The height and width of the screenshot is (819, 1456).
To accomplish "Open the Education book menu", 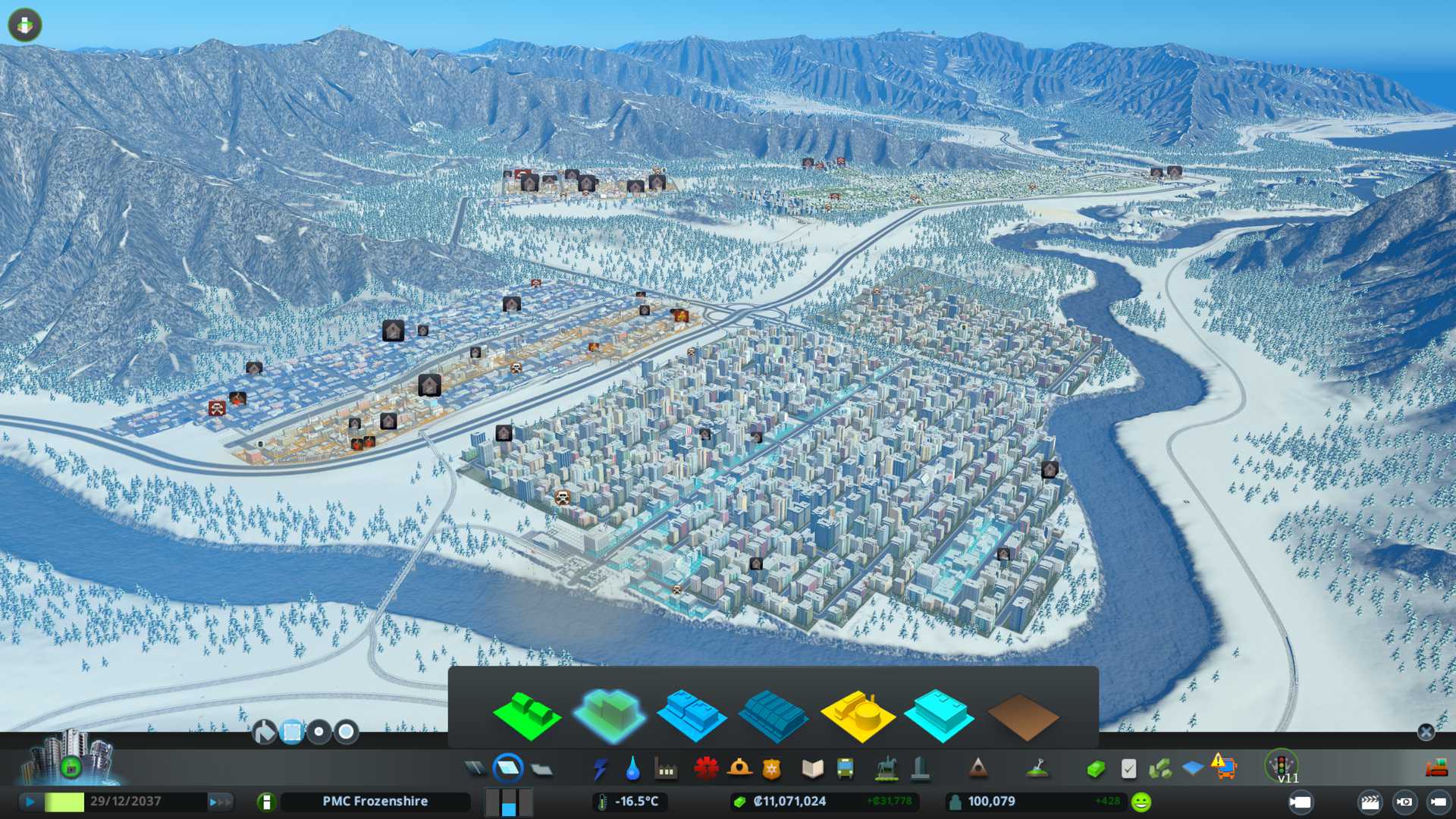I will 812,769.
